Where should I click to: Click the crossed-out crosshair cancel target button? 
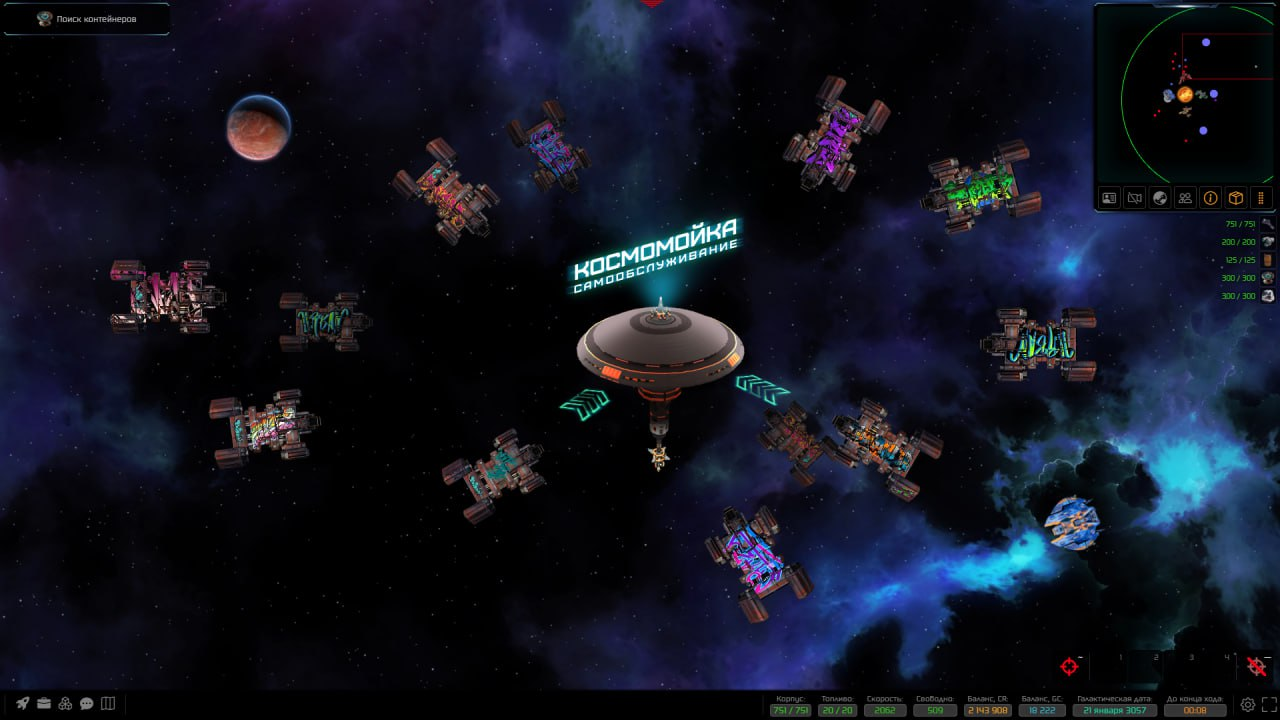pos(1257,666)
